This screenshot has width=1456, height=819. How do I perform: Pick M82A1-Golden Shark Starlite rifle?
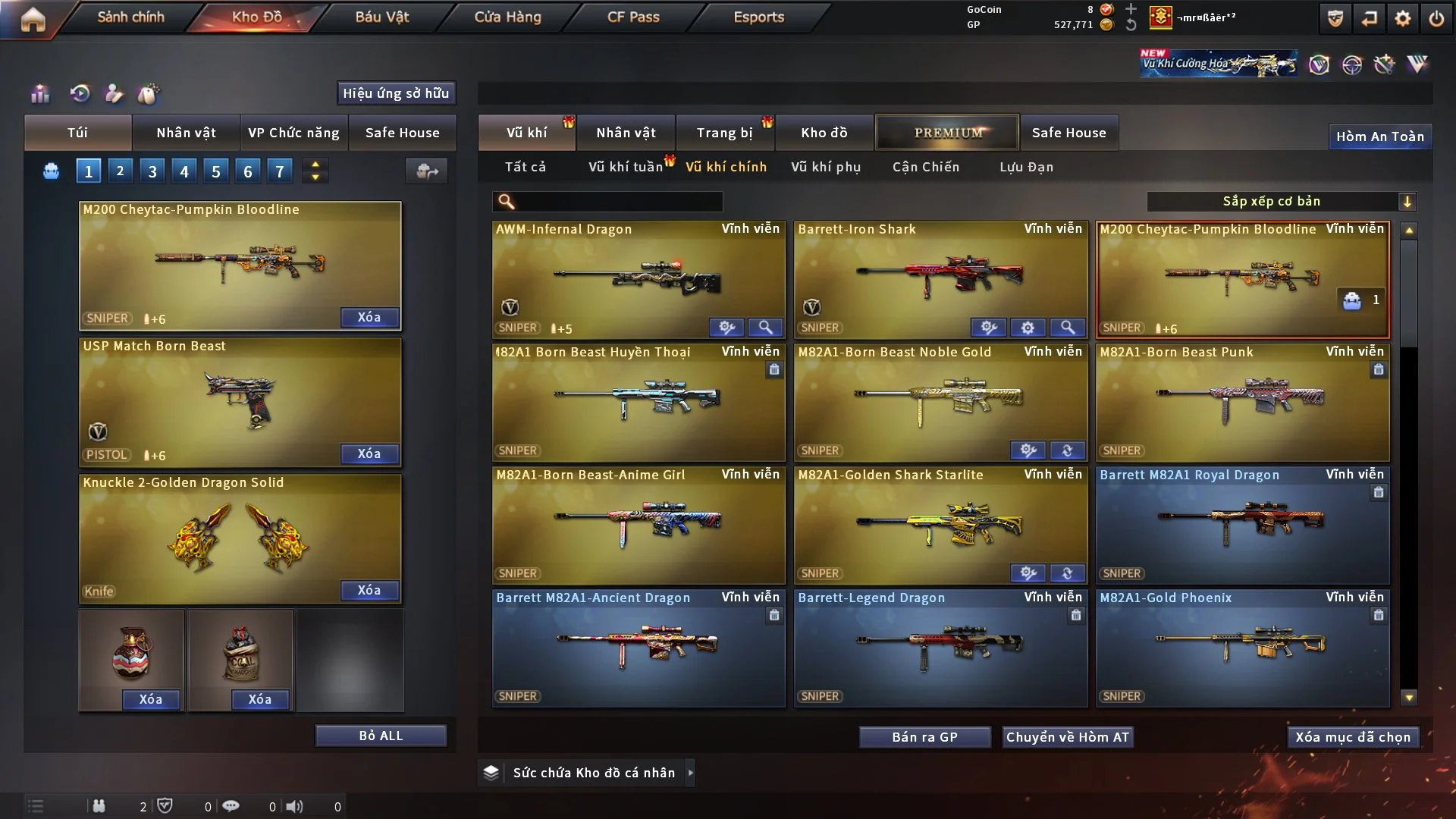click(940, 525)
